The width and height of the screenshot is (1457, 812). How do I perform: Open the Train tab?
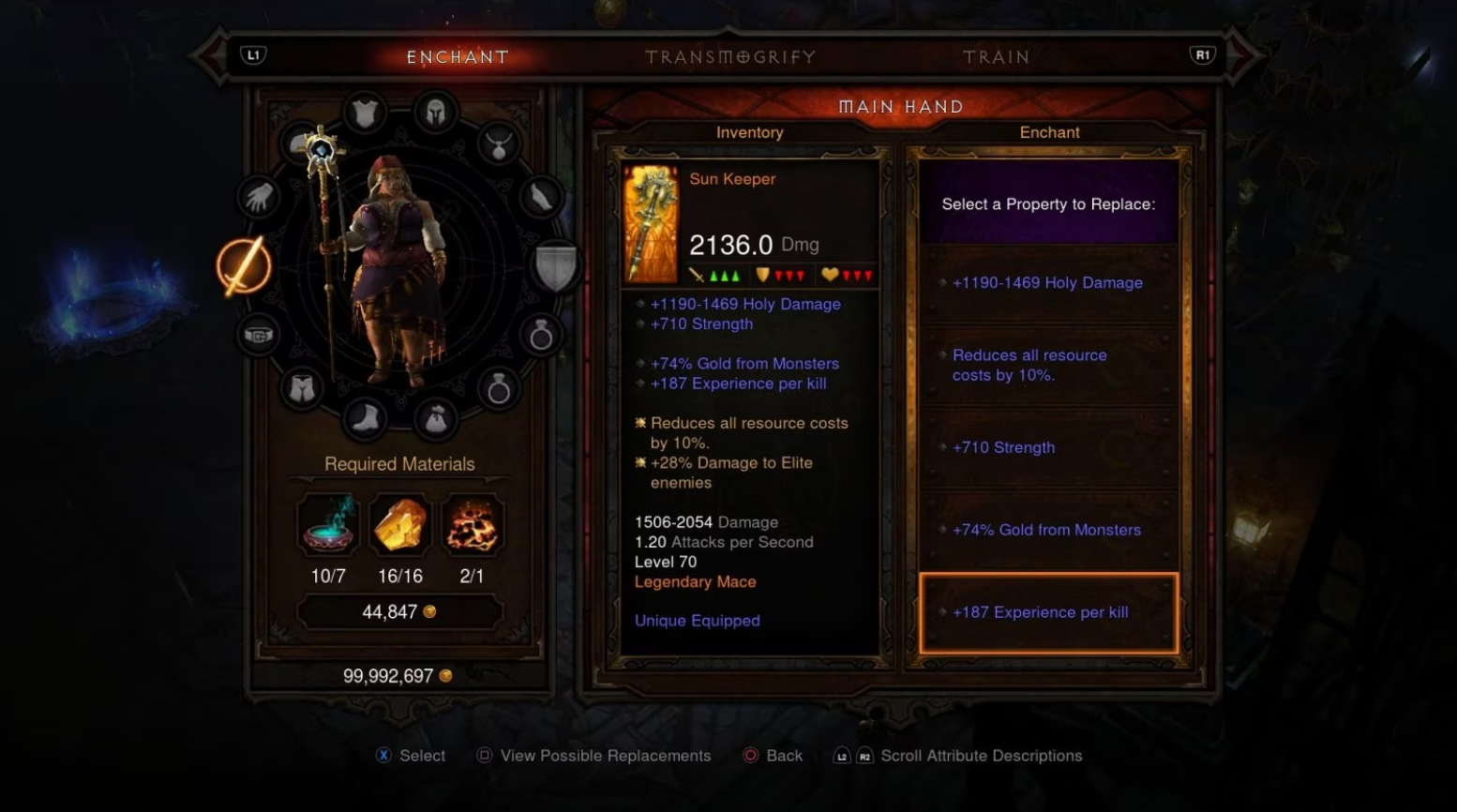point(997,56)
